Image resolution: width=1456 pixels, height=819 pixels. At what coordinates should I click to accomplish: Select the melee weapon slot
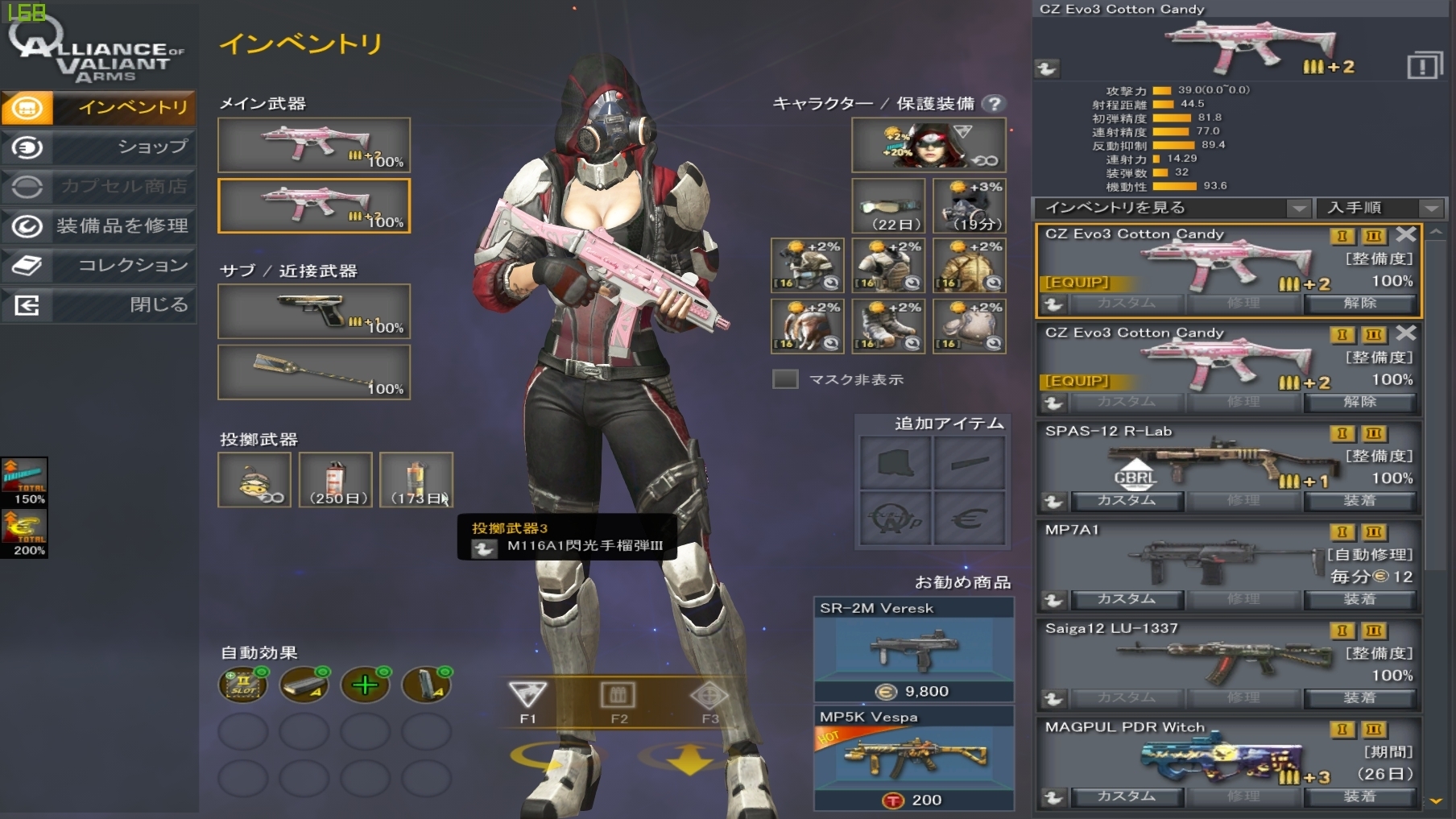(x=313, y=372)
